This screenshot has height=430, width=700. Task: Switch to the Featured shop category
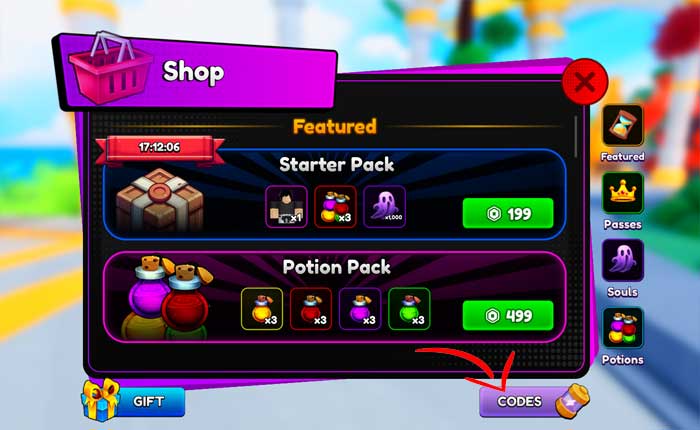click(x=622, y=126)
